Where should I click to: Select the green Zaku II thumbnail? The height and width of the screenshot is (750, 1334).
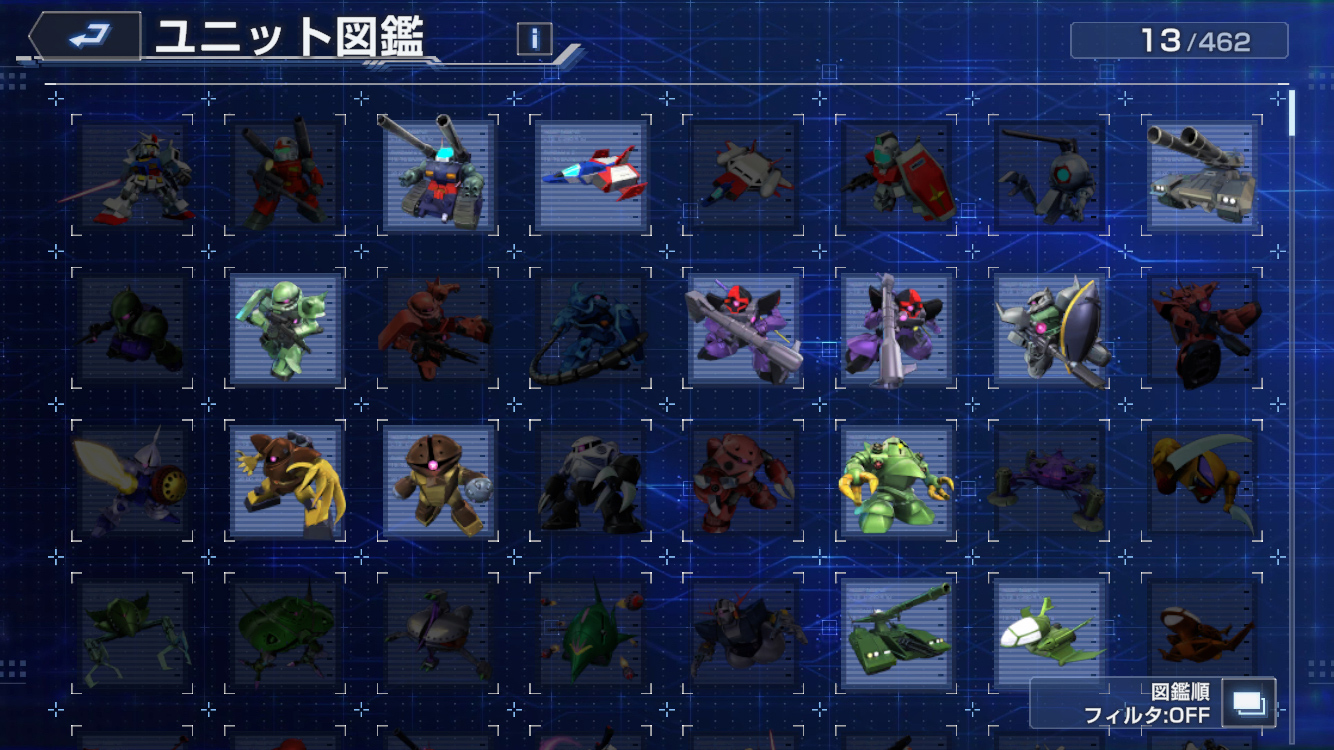pos(286,329)
